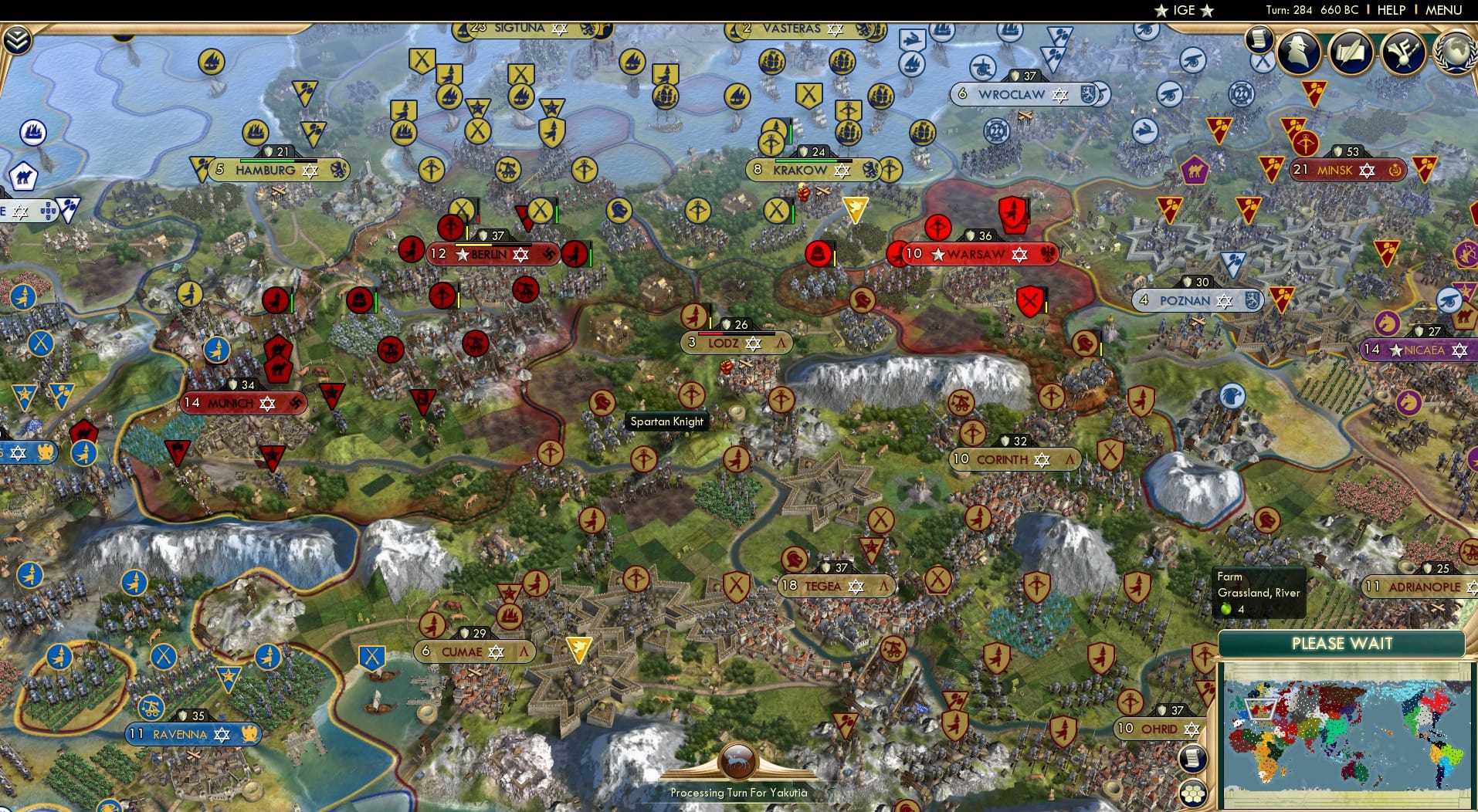
Task: Select the yellow catapult unit icon near Sigtuna
Action: 507,169
